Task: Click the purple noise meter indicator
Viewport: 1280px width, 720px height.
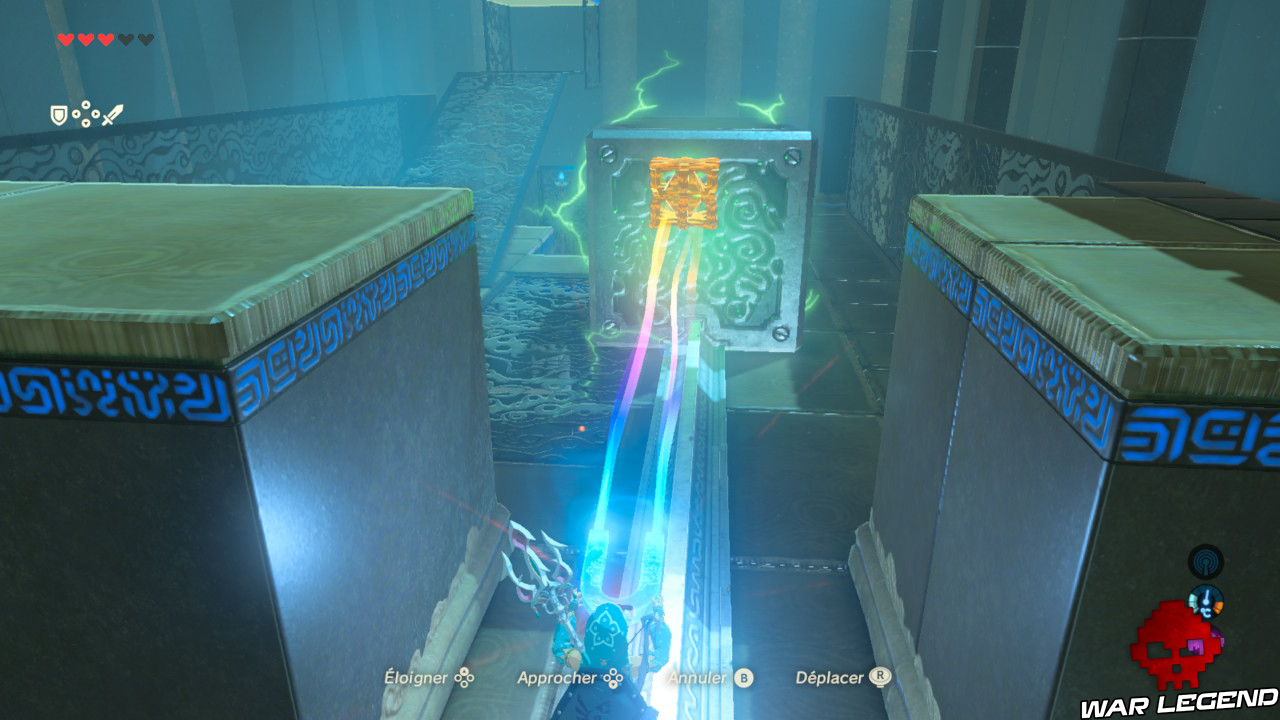Action: click(1217, 637)
